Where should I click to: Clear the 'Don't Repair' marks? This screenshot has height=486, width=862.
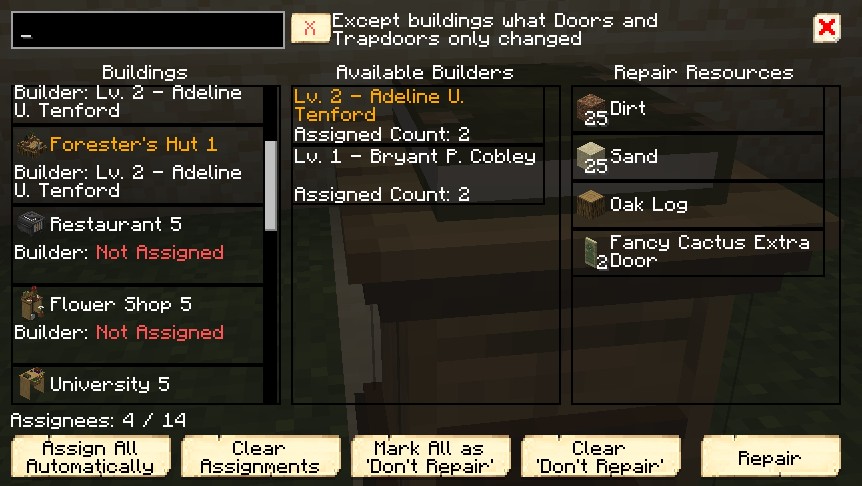coord(601,457)
